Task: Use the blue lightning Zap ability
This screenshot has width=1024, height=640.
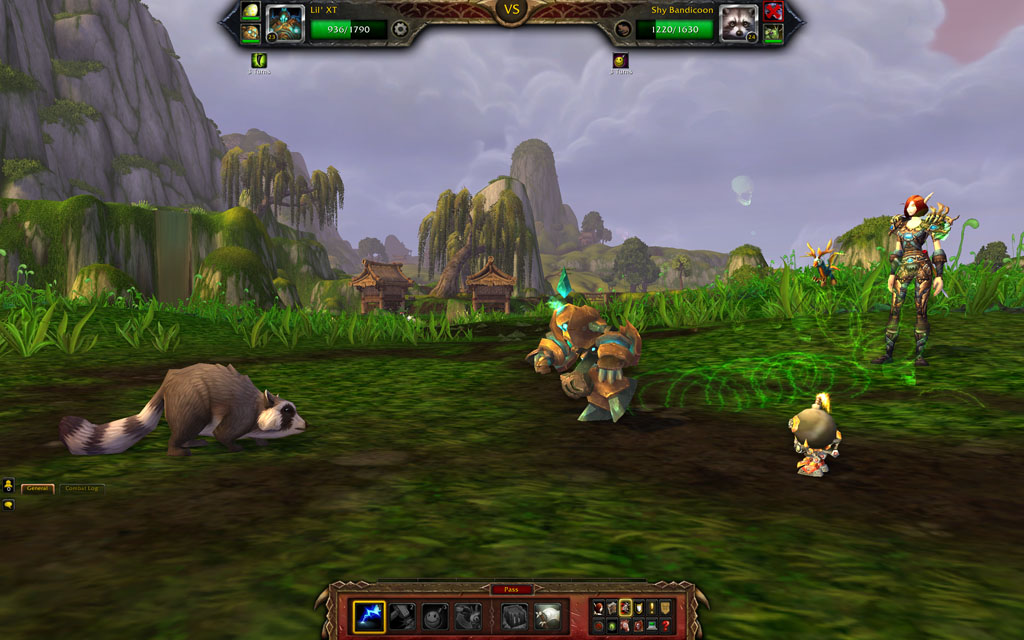Action: 369,616
